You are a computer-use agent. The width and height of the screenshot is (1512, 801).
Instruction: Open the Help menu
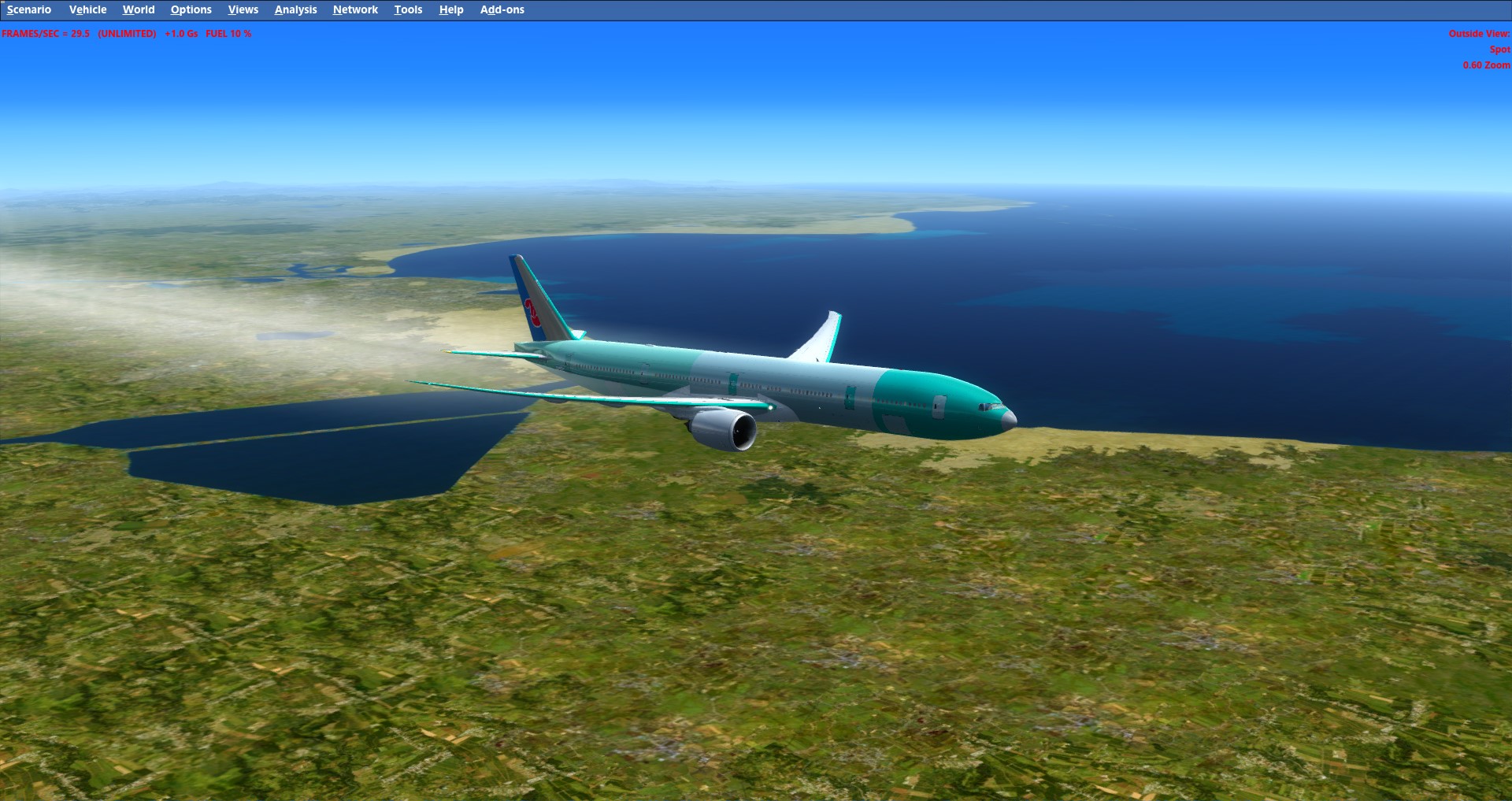[451, 9]
